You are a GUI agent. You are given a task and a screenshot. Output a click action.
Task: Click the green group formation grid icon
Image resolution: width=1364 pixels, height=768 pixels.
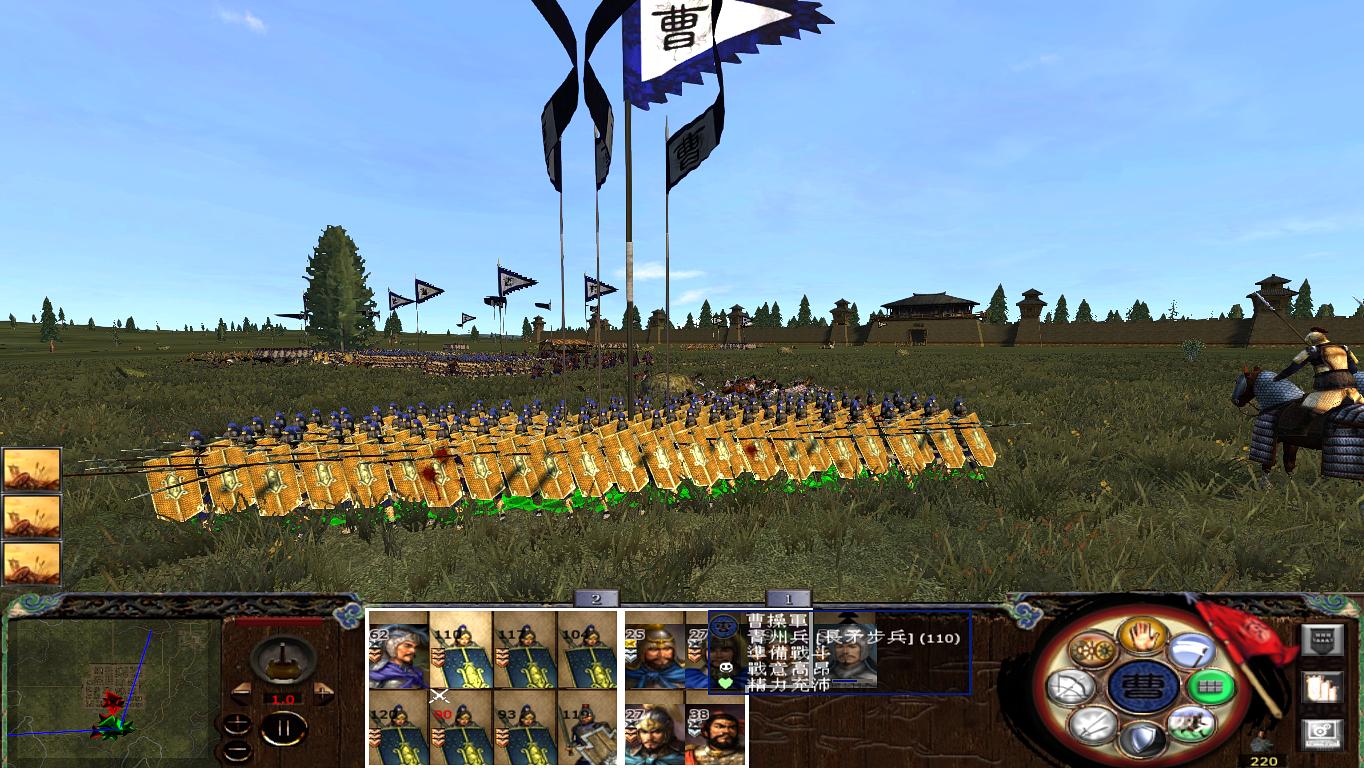[x=1210, y=686]
